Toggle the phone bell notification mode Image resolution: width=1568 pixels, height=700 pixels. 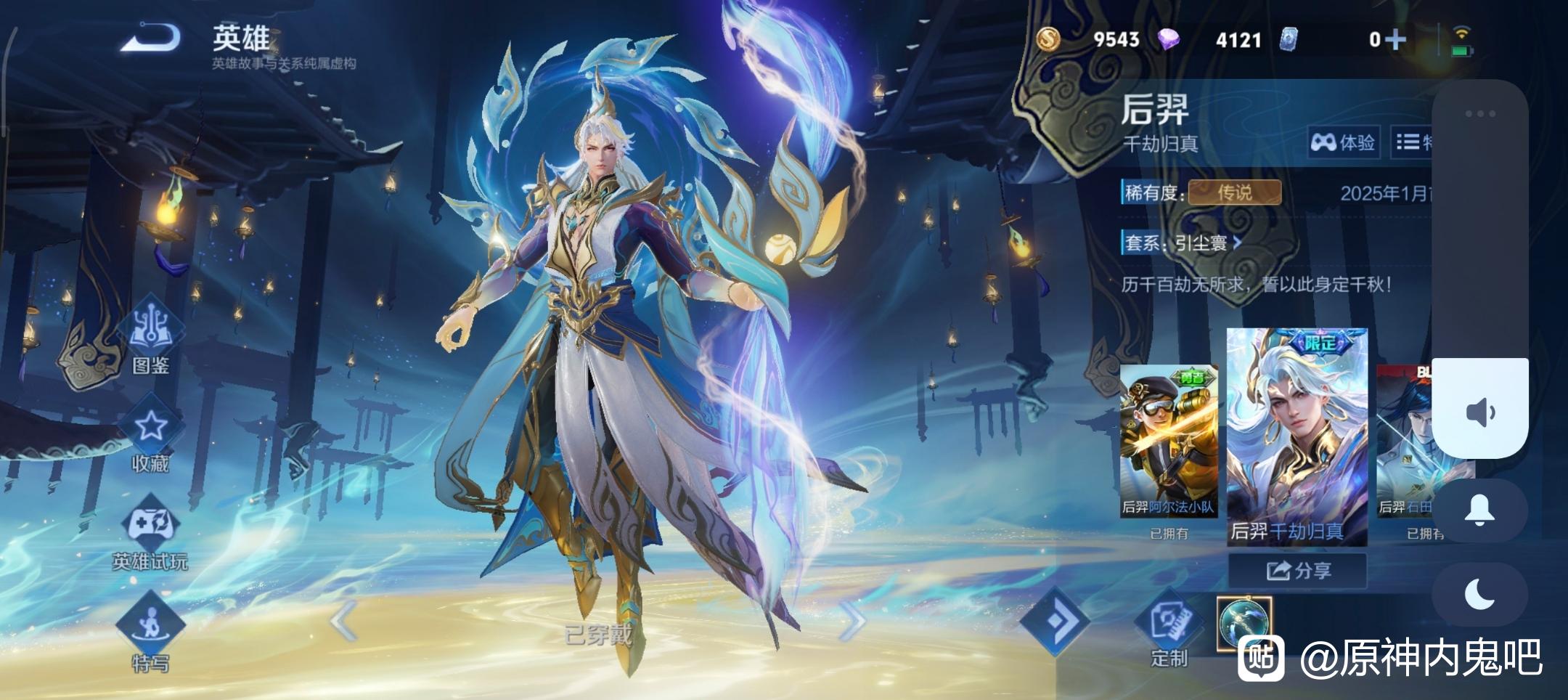1479,510
